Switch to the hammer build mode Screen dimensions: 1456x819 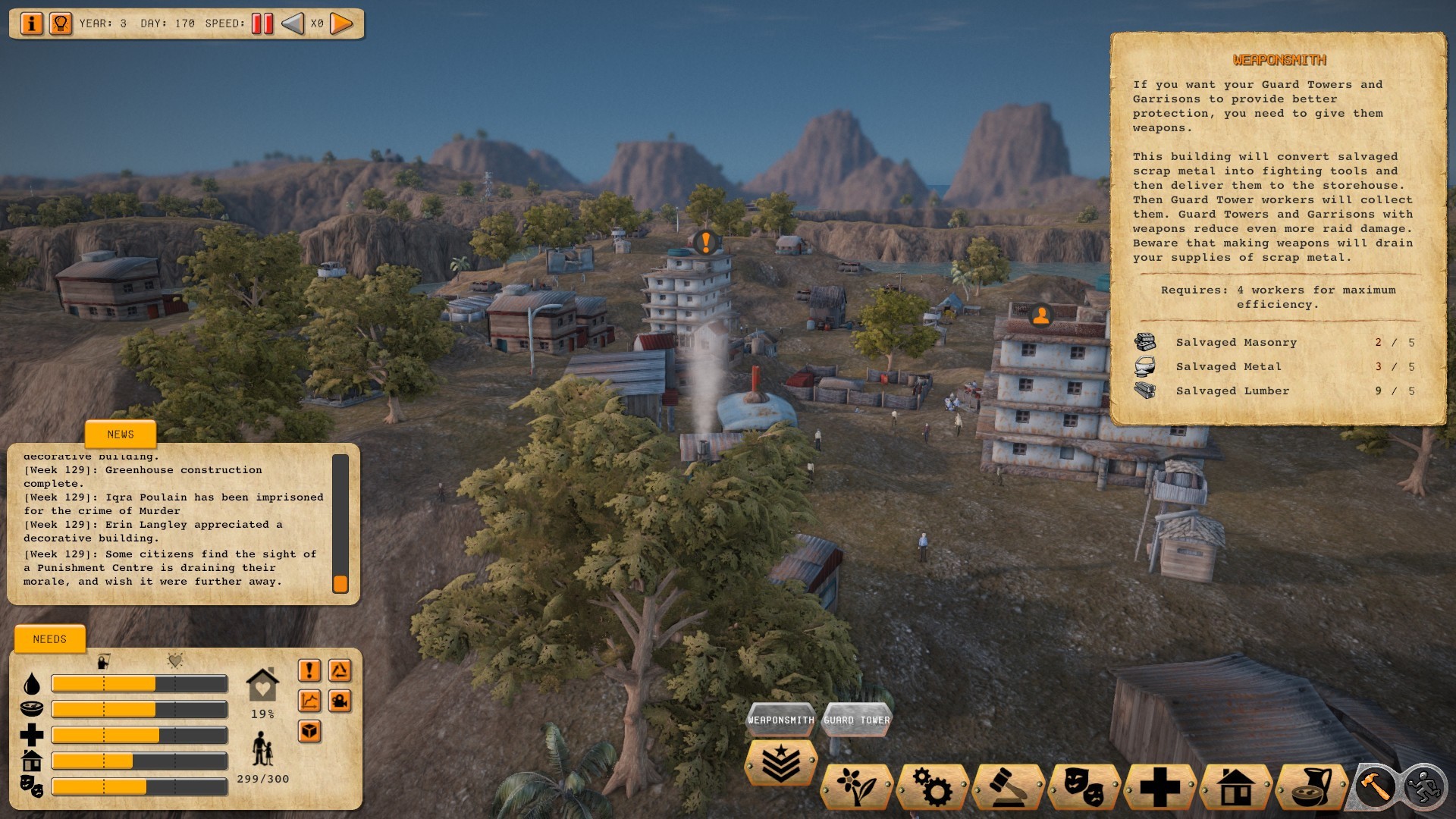coord(1374,786)
